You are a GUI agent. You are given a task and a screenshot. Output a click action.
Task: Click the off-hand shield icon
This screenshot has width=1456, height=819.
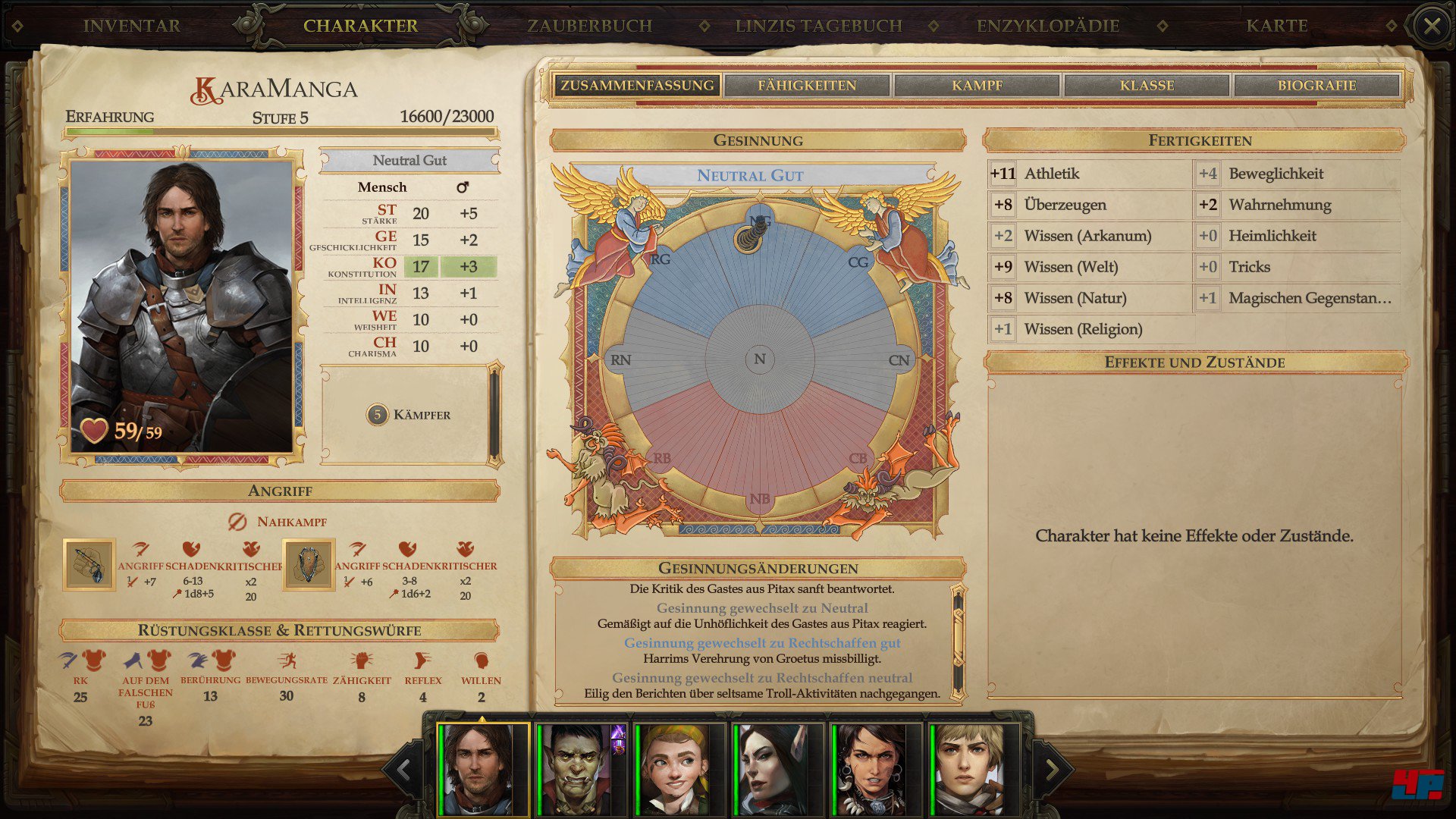[x=309, y=565]
